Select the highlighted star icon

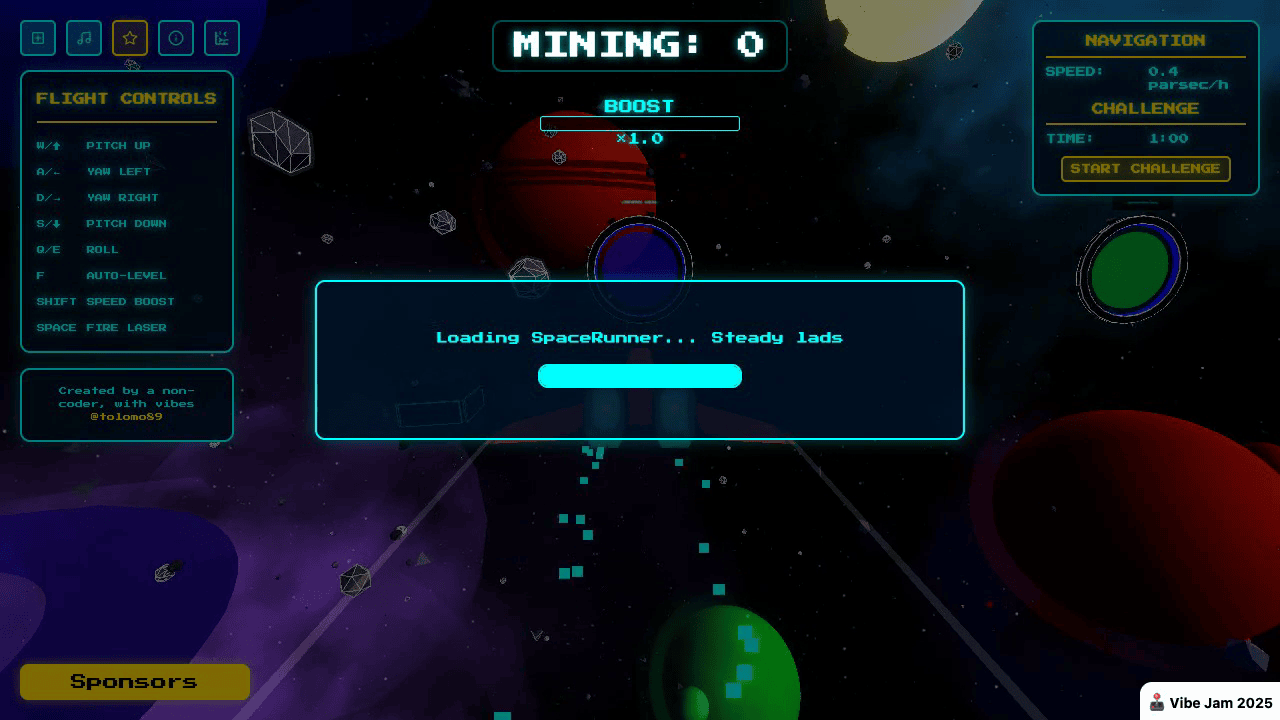click(x=130, y=38)
